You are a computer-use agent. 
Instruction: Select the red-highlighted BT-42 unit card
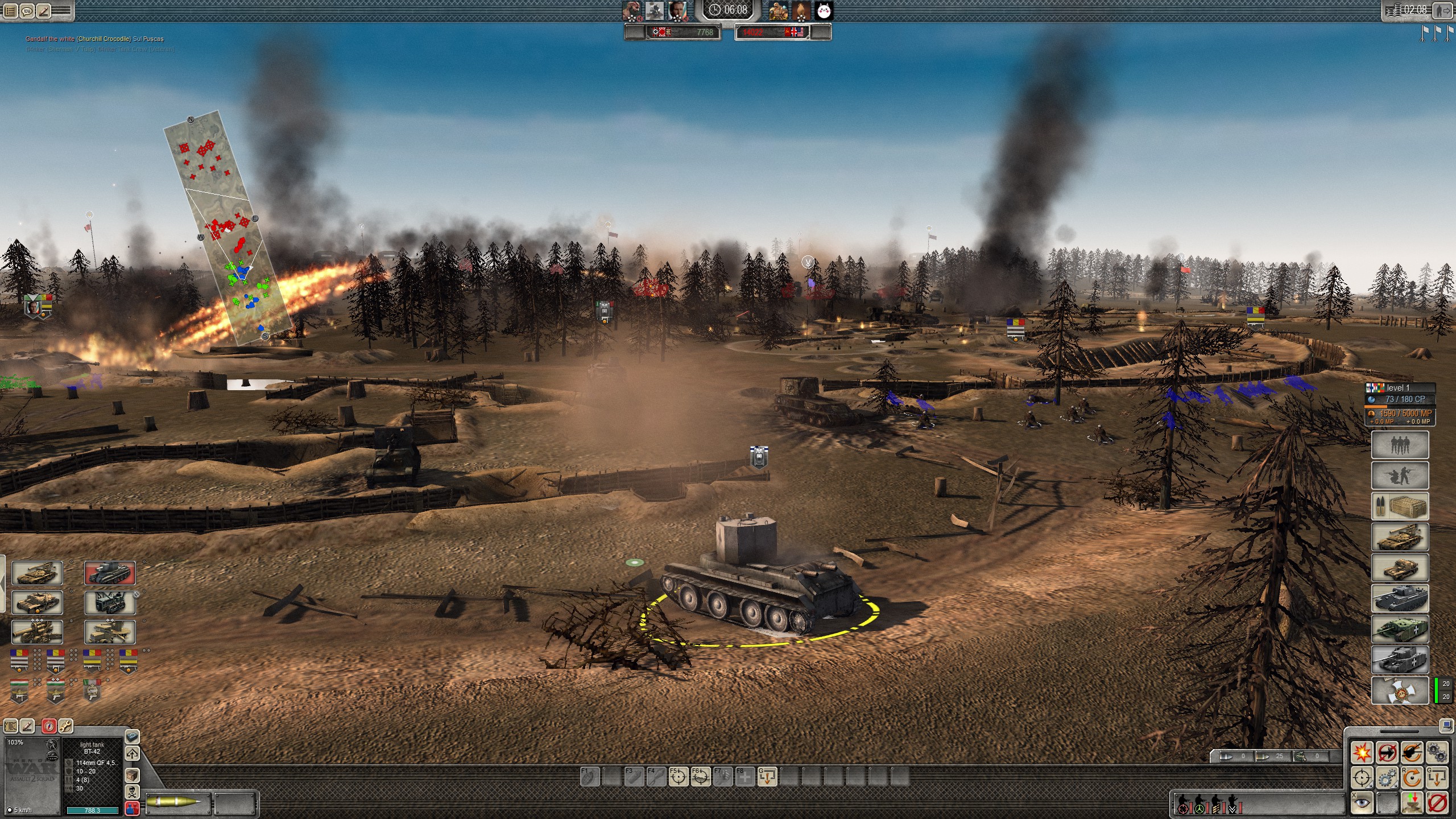click(110, 573)
